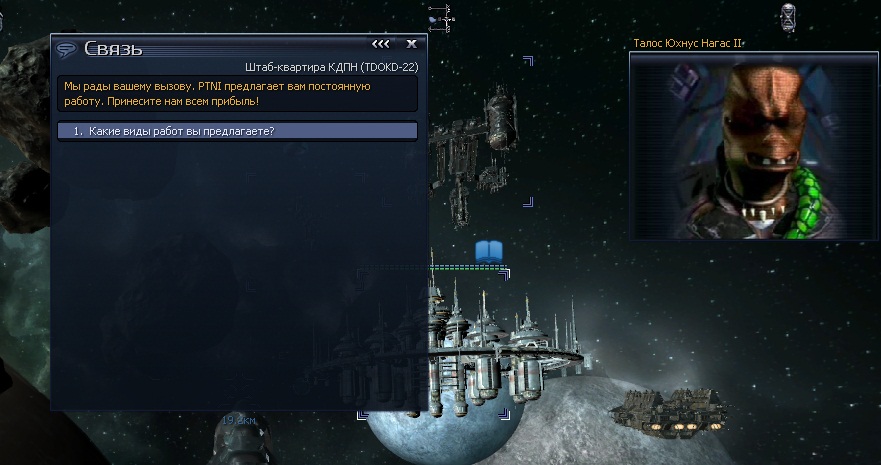Click the hourglass icon at top right

click(789, 16)
